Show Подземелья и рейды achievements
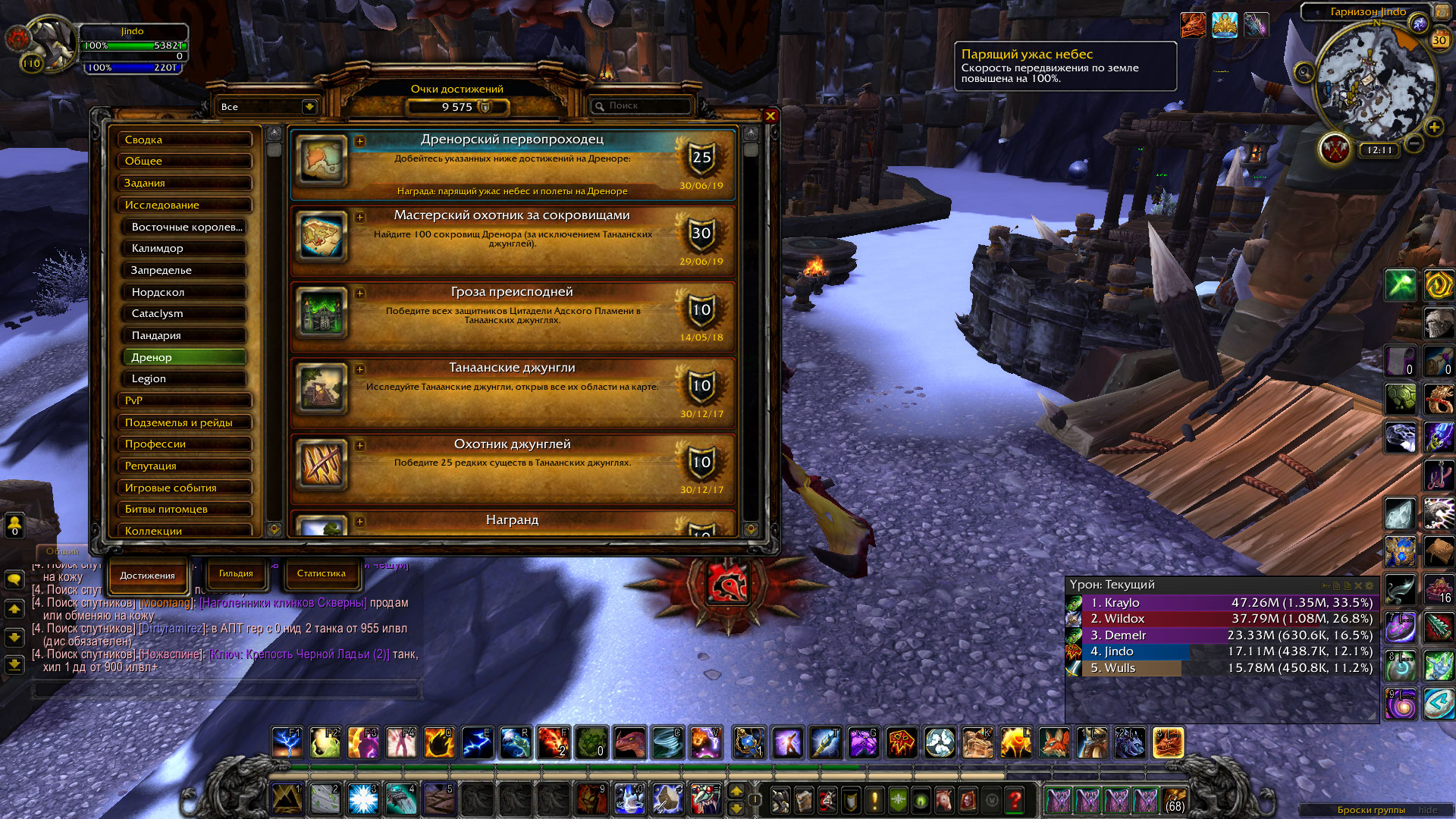 click(x=184, y=422)
